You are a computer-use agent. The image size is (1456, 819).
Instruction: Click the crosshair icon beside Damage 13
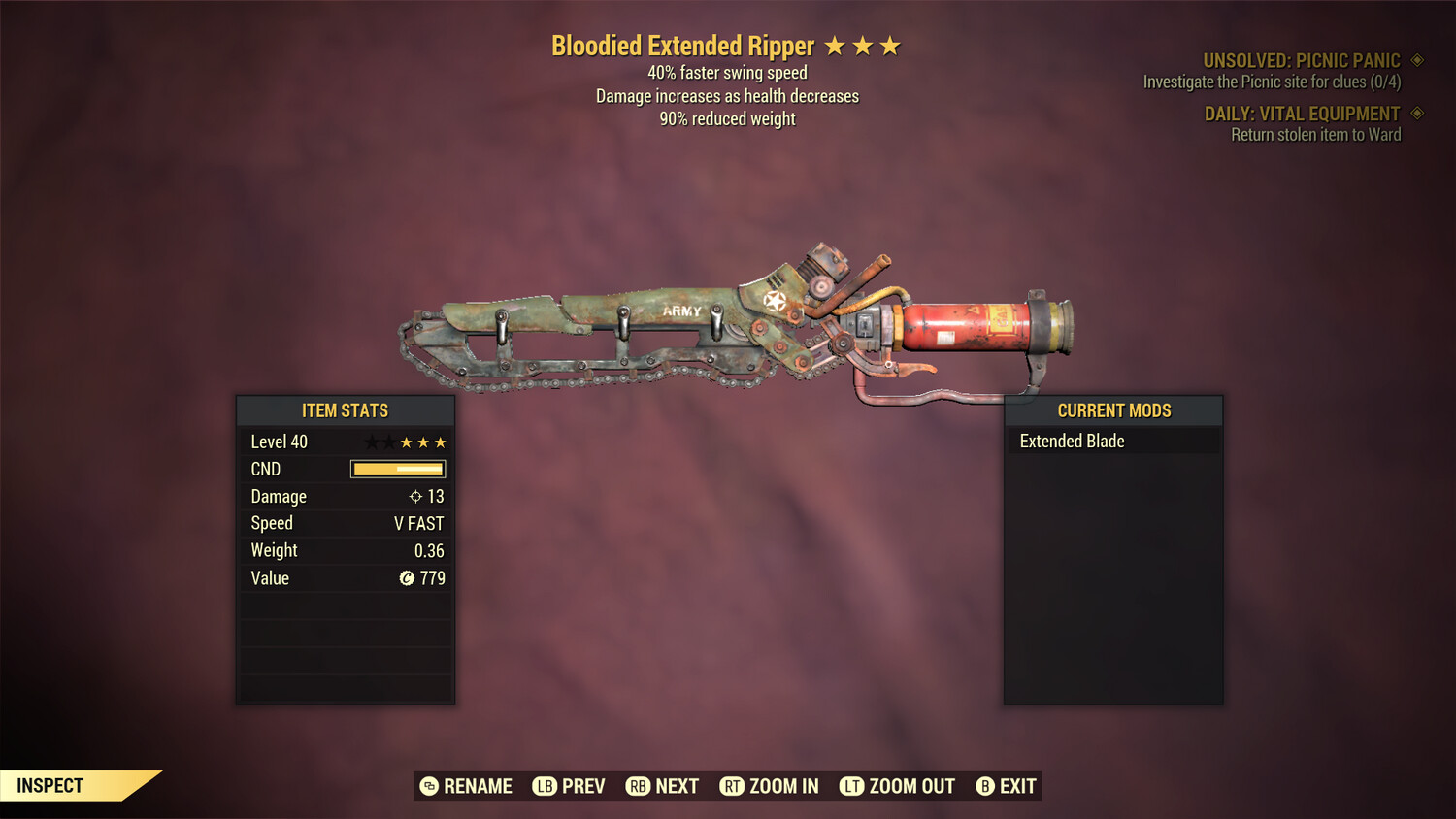pos(414,496)
